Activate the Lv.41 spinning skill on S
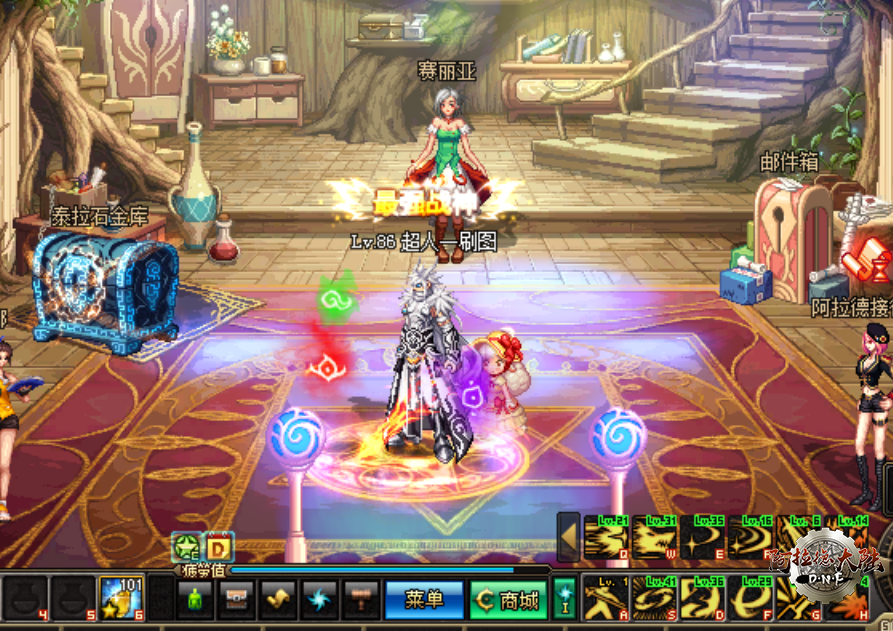Image resolution: width=893 pixels, height=631 pixels. pyautogui.click(x=654, y=598)
